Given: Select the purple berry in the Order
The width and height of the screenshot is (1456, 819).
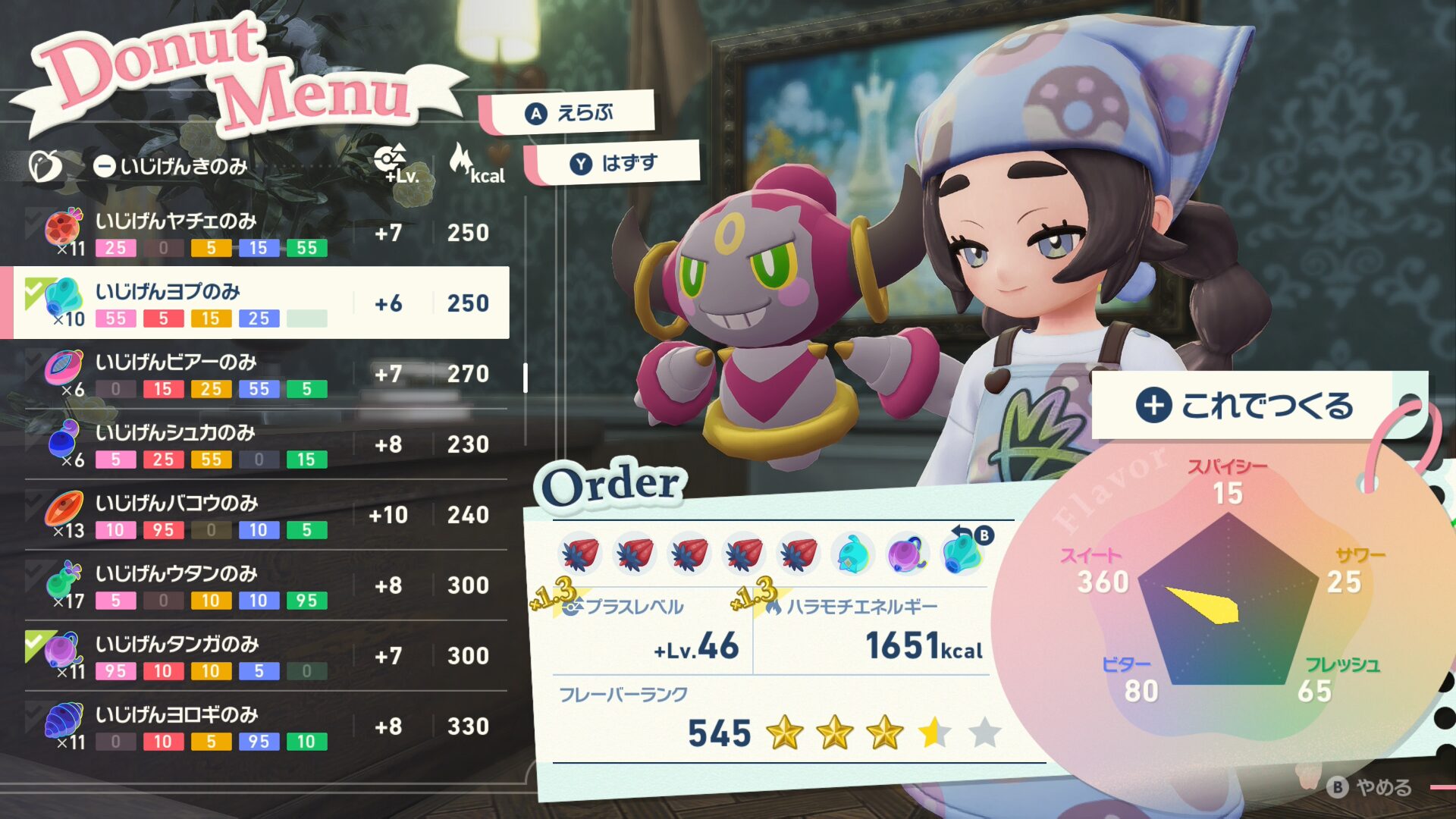Looking at the screenshot, I should (x=907, y=553).
